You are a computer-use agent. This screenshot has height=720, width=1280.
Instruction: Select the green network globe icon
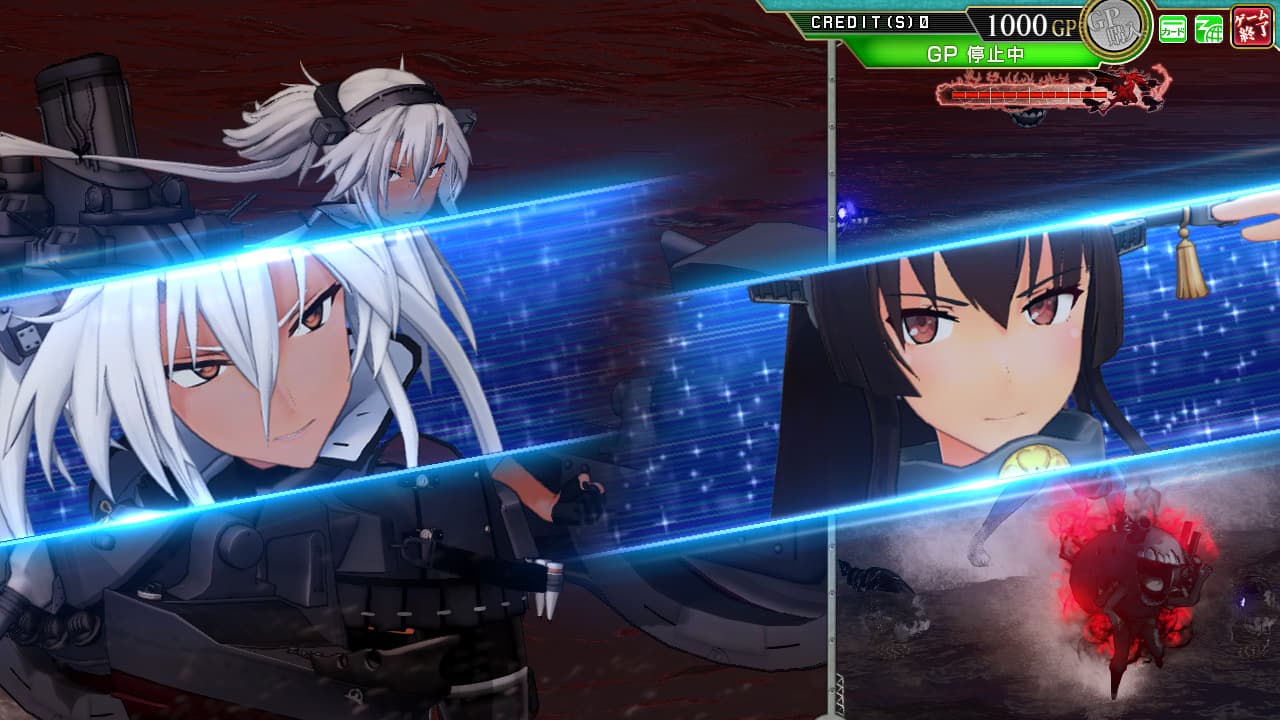click(x=1208, y=29)
